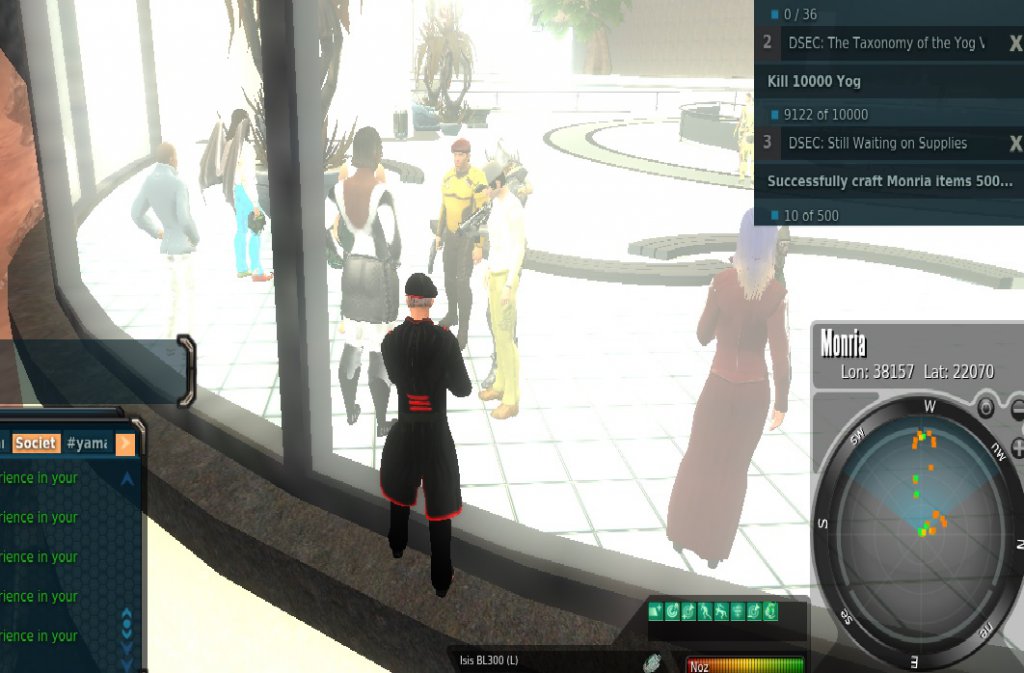
Task: Click the round radar options button
Action: click(x=985, y=408)
